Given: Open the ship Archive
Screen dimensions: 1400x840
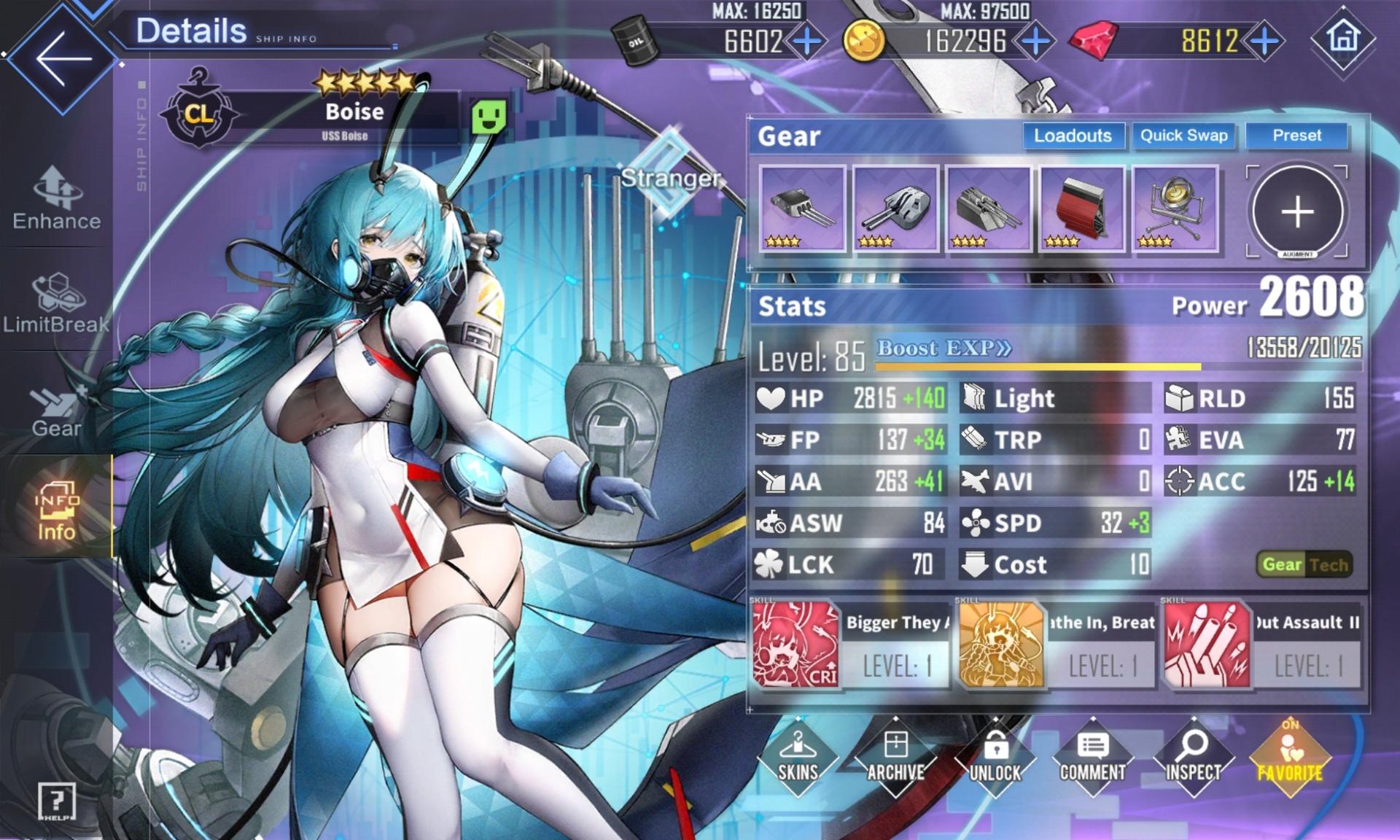Looking at the screenshot, I should tap(895, 758).
